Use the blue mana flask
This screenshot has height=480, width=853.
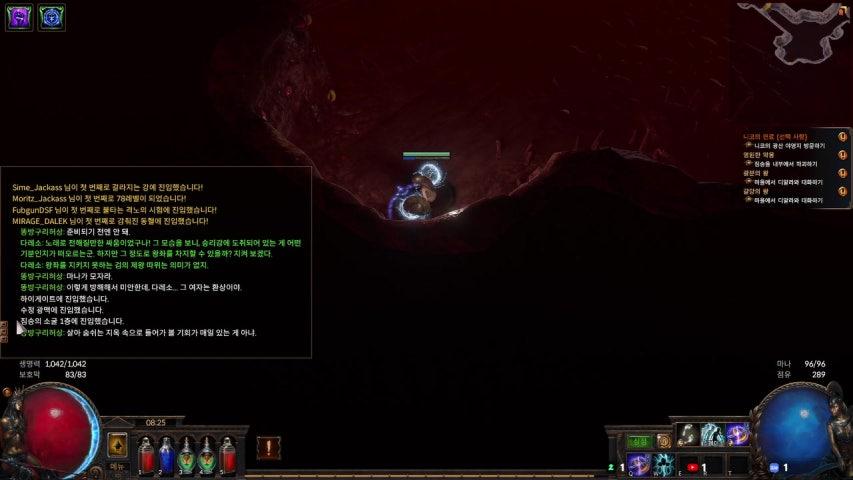(x=166, y=455)
